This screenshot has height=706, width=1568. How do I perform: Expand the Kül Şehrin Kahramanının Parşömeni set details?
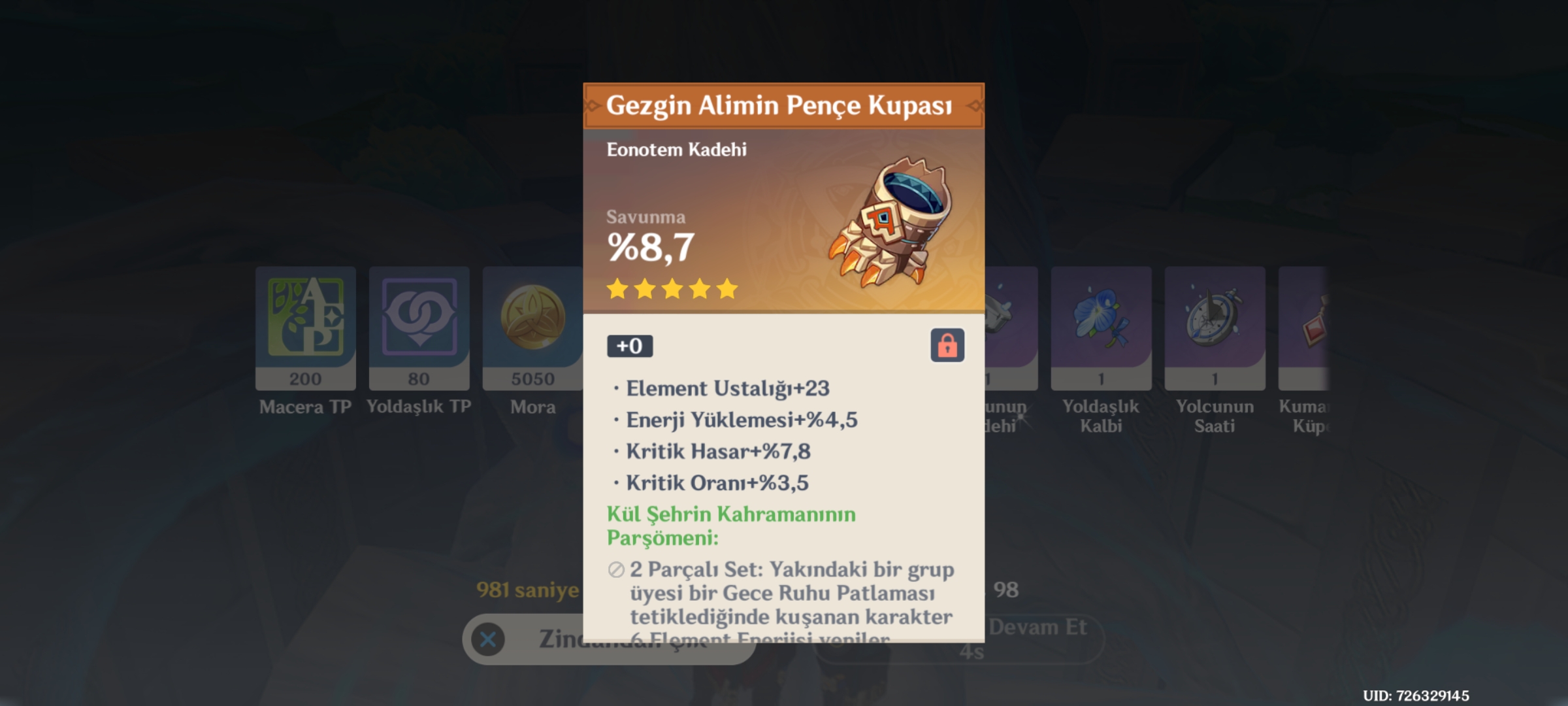(x=730, y=527)
